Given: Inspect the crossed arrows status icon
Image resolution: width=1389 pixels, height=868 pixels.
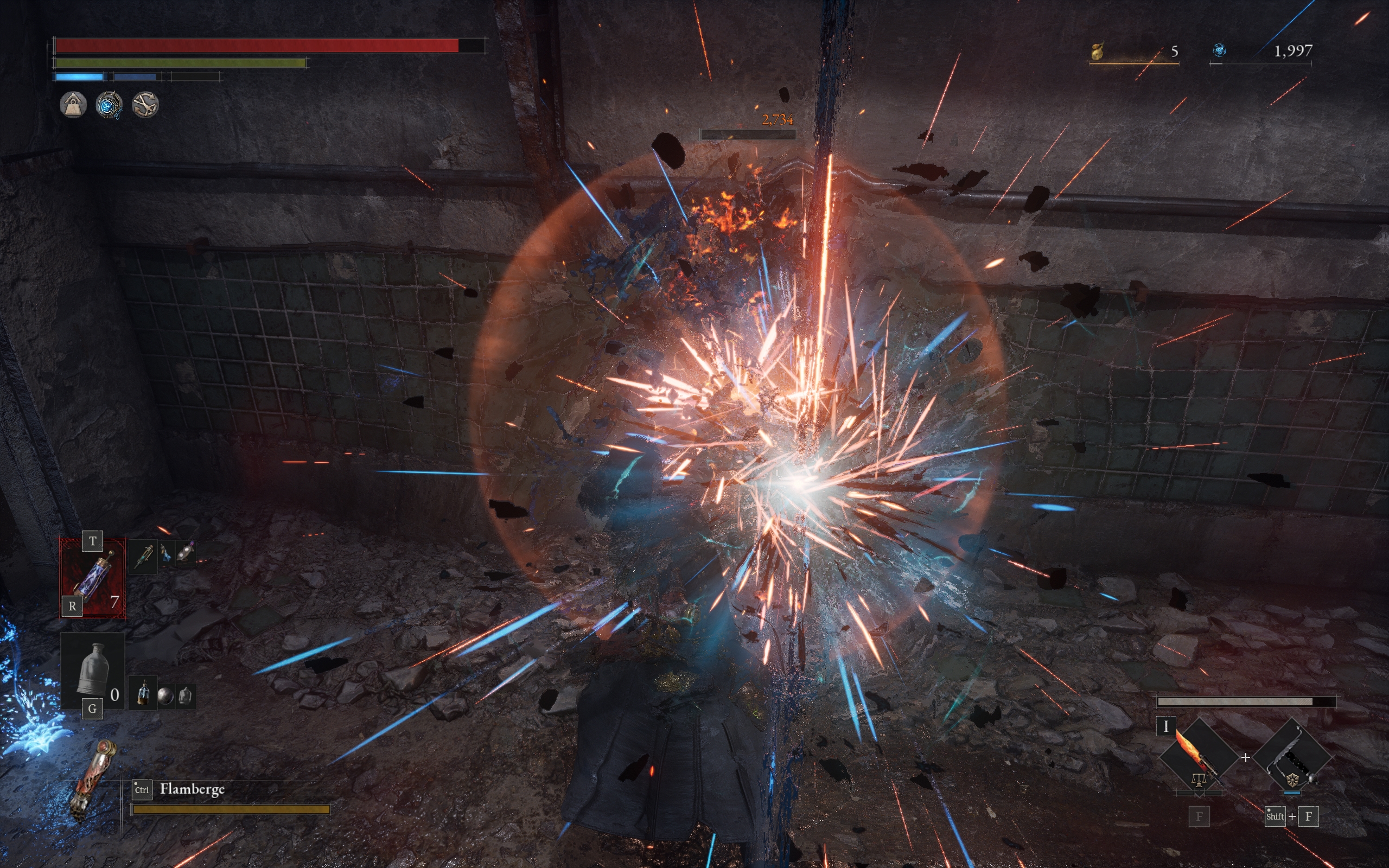Looking at the screenshot, I should pyautogui.click(x=145, y=105).
